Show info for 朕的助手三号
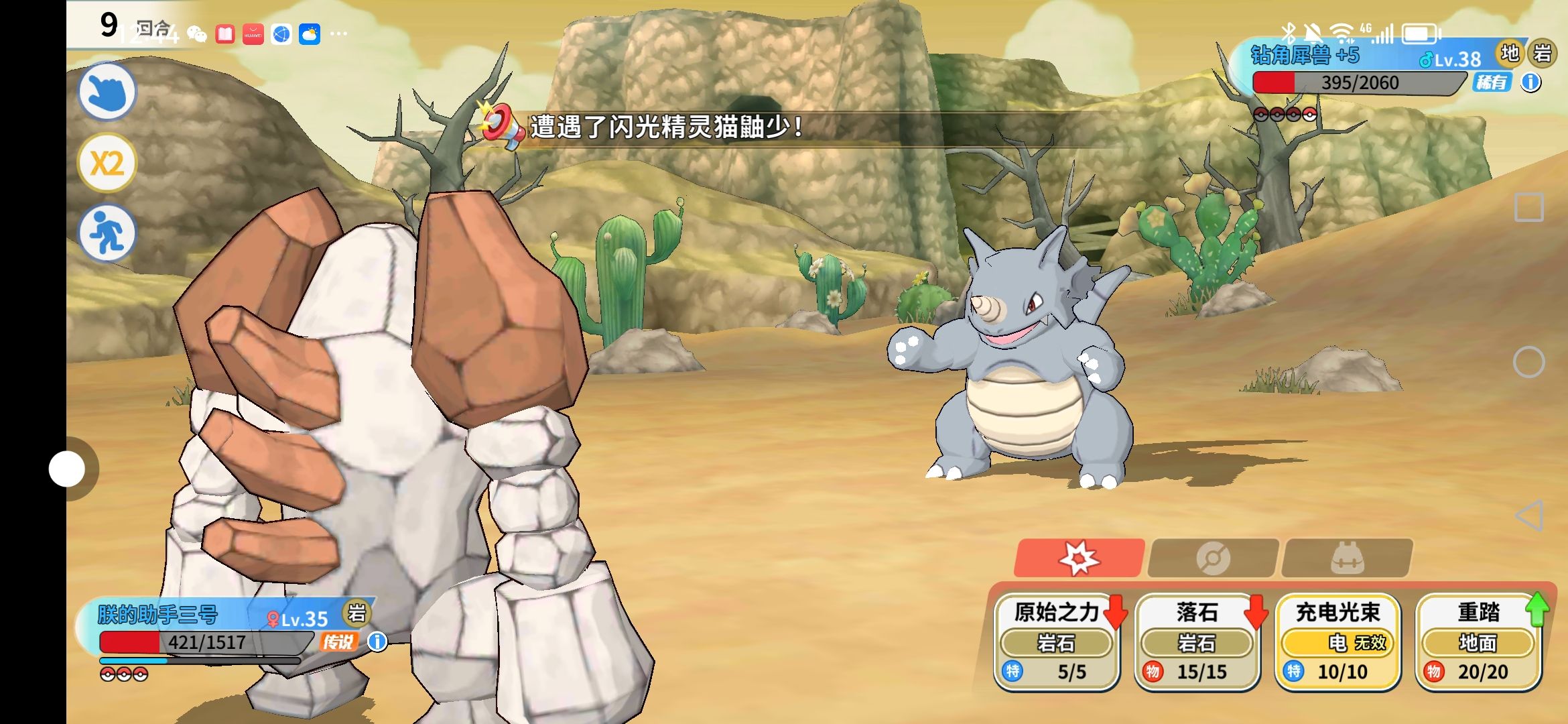Screen dimensions: 1568x724 pyautogui.click(x=378, y=642)
